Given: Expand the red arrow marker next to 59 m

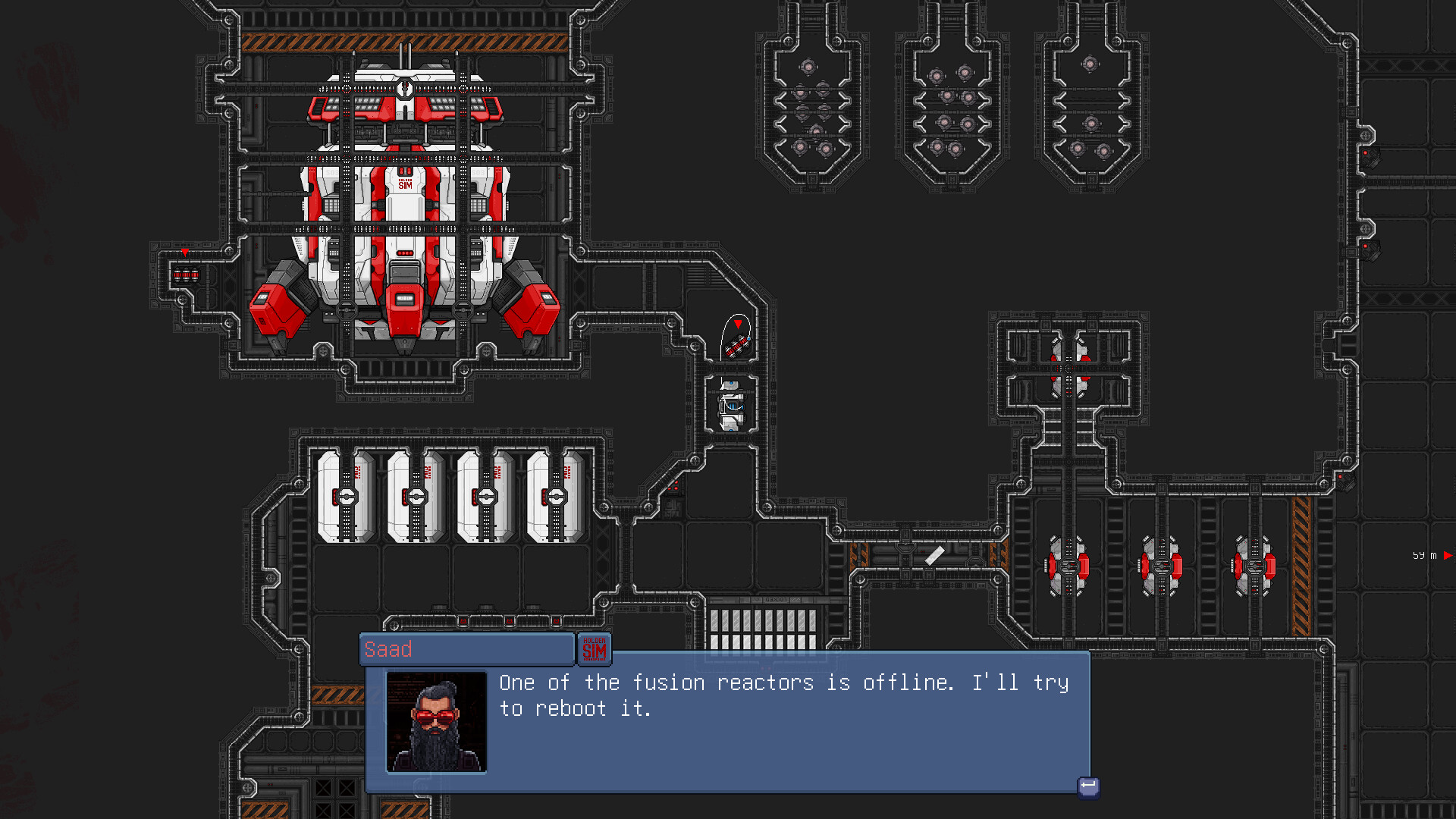Looking at the screenshot, I should [x=1449, y=556].
